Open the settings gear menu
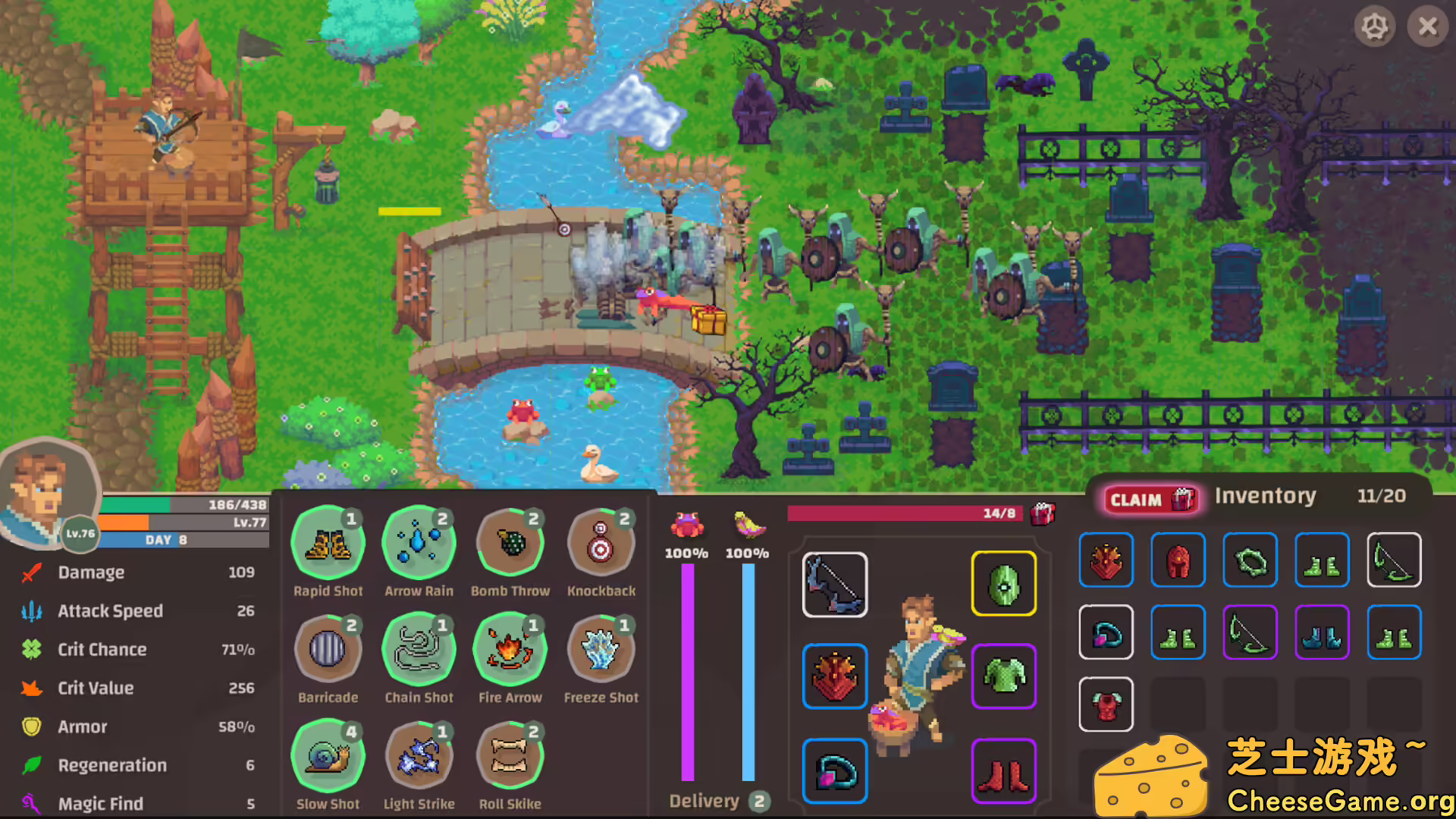 [1376, 27]
